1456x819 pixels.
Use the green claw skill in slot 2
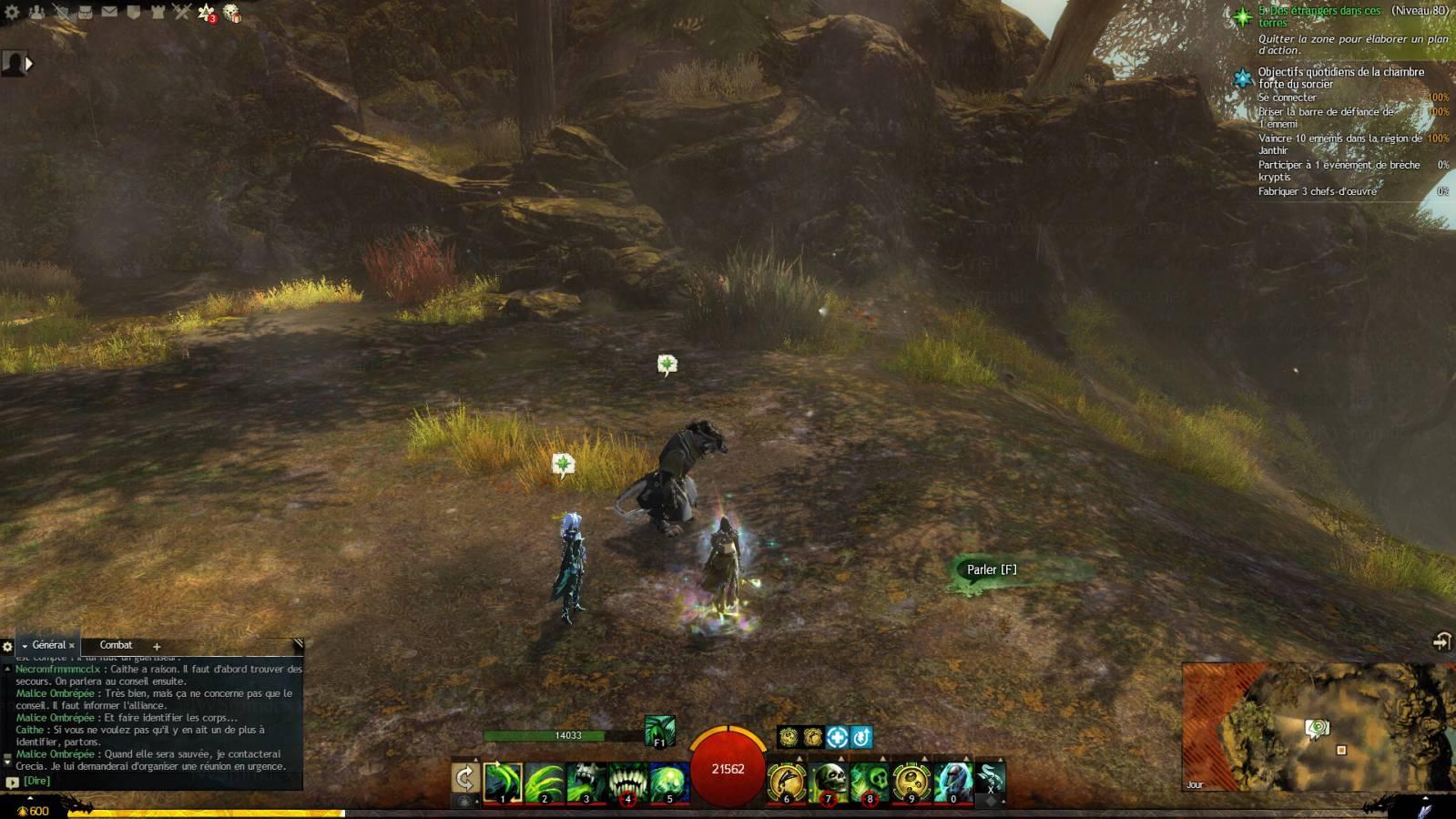pos(545,783)
